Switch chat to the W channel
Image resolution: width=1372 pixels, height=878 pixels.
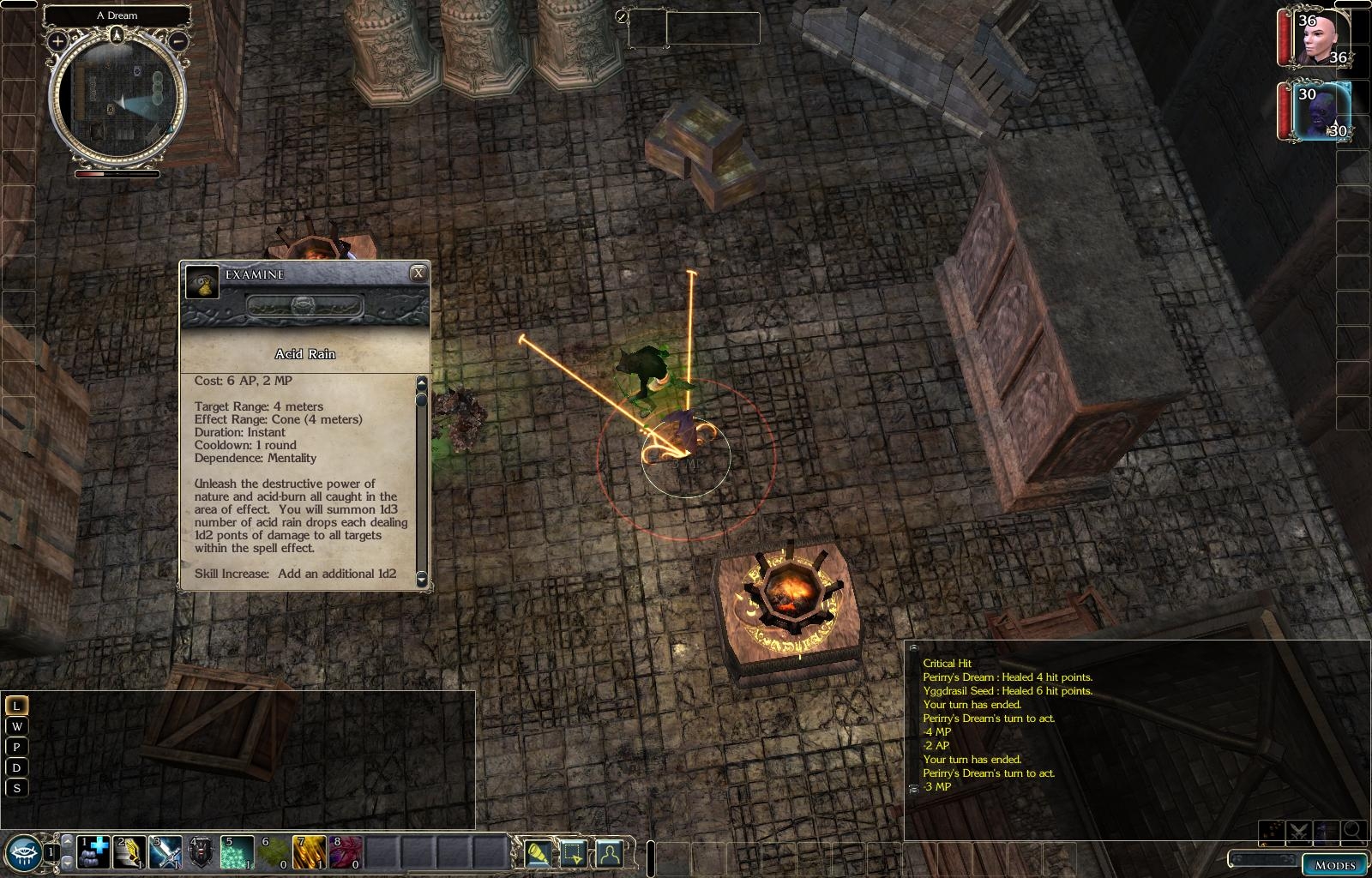(16, 726)
